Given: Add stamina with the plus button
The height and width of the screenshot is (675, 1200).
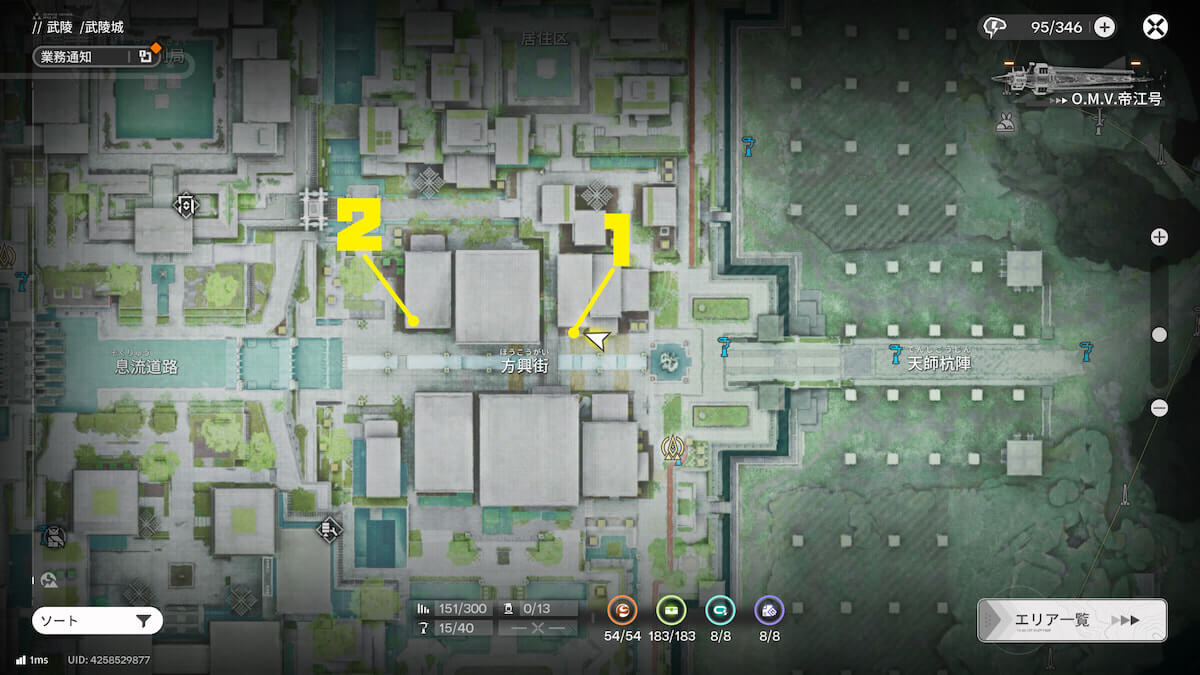Looking at the screenshot, I should tap(1104, 27).
